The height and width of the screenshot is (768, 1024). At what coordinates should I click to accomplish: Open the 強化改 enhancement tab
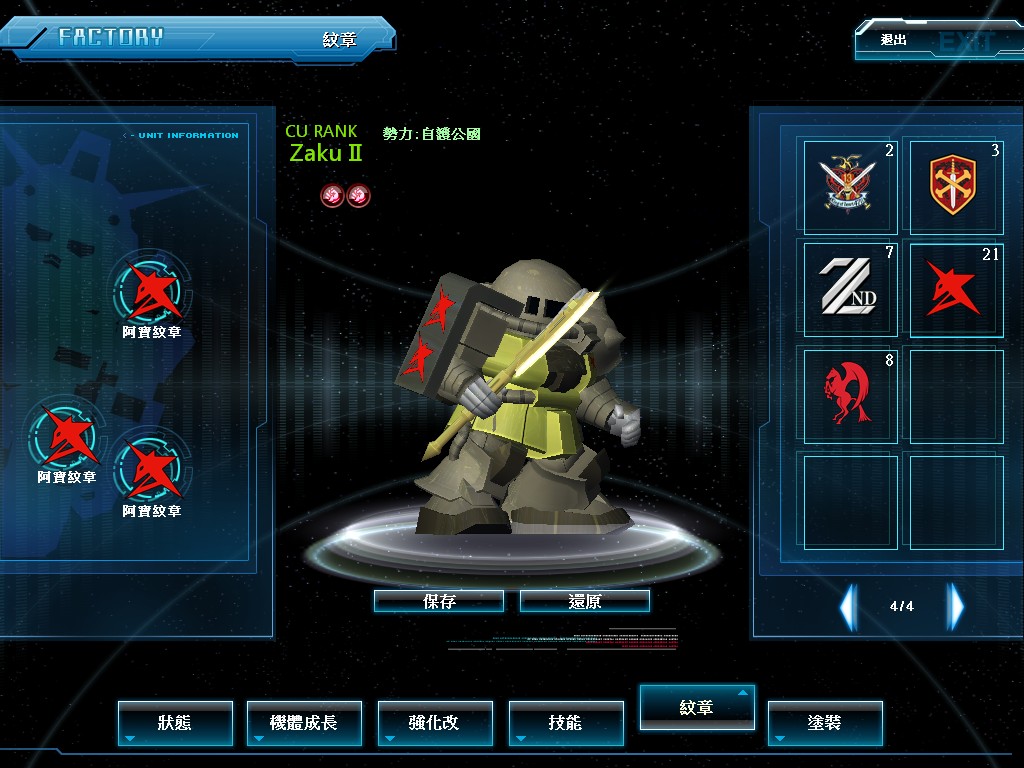pyautogui.click(x=435, y=723)
